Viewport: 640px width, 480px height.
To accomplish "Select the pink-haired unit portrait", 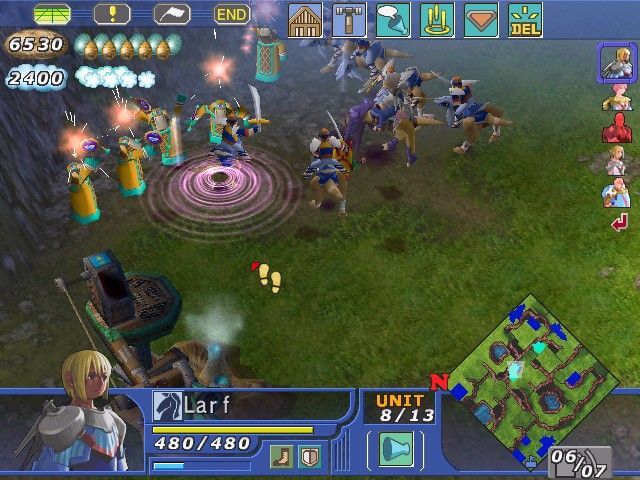I will [x=614, y=97].
